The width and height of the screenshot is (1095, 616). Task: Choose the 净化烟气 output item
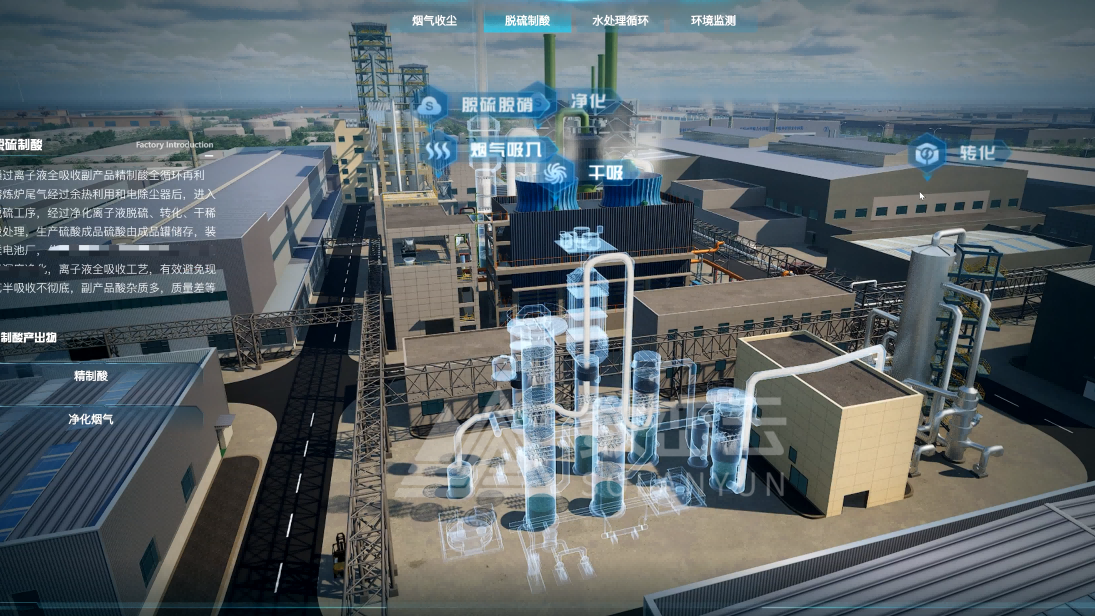[91, 419]
